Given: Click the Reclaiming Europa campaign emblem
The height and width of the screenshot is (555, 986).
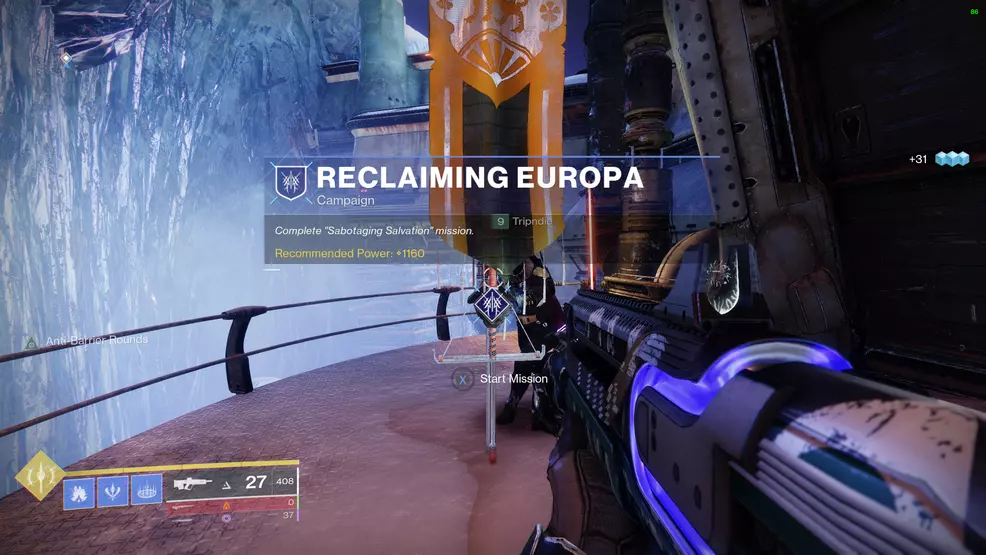Looking at the screenshot, I should coord(292,183).
